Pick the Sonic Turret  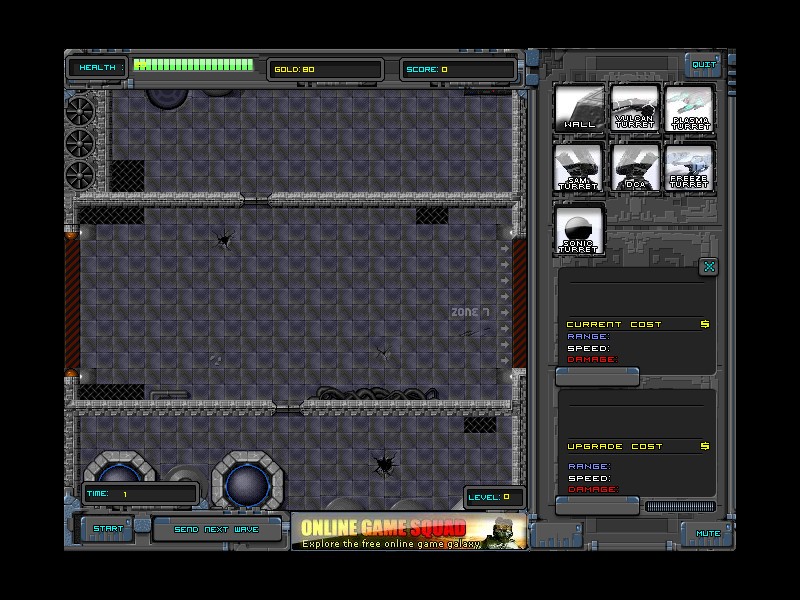pyautogui.click(x=579, y=230)
